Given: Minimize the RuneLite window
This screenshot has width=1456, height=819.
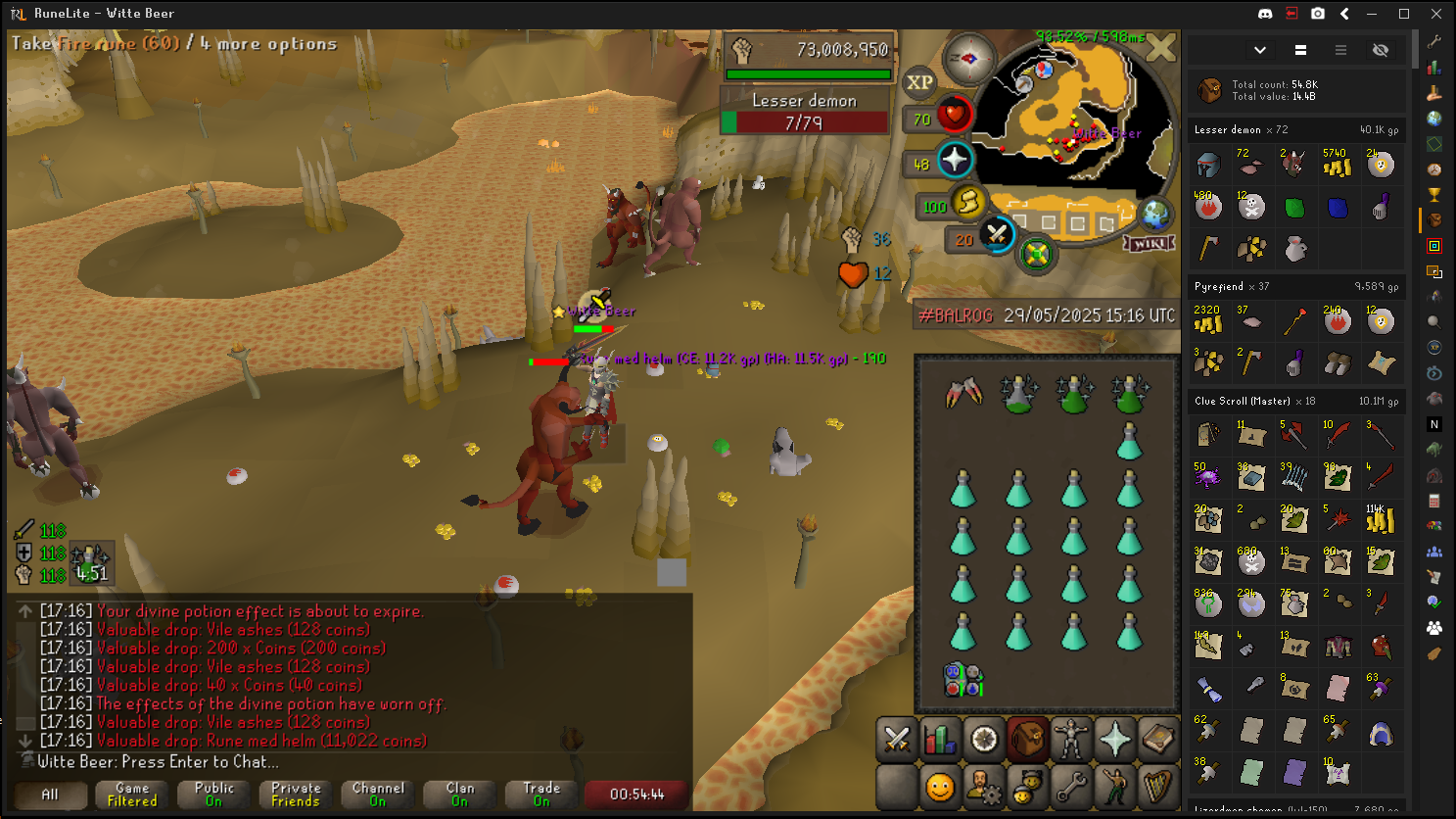Looking at the screenshot, I should coord(1372,14).
